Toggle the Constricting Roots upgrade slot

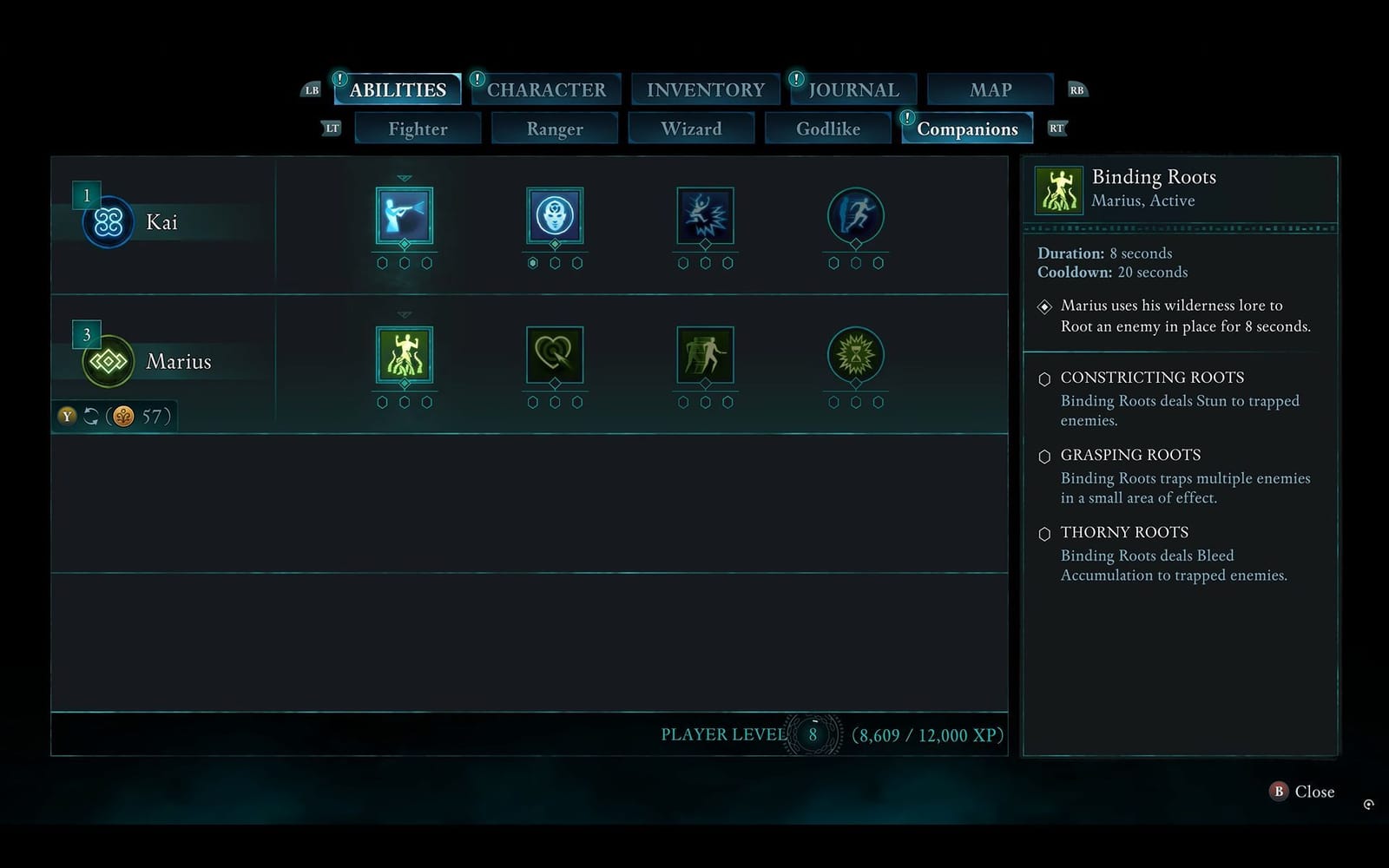[1046, 378]
